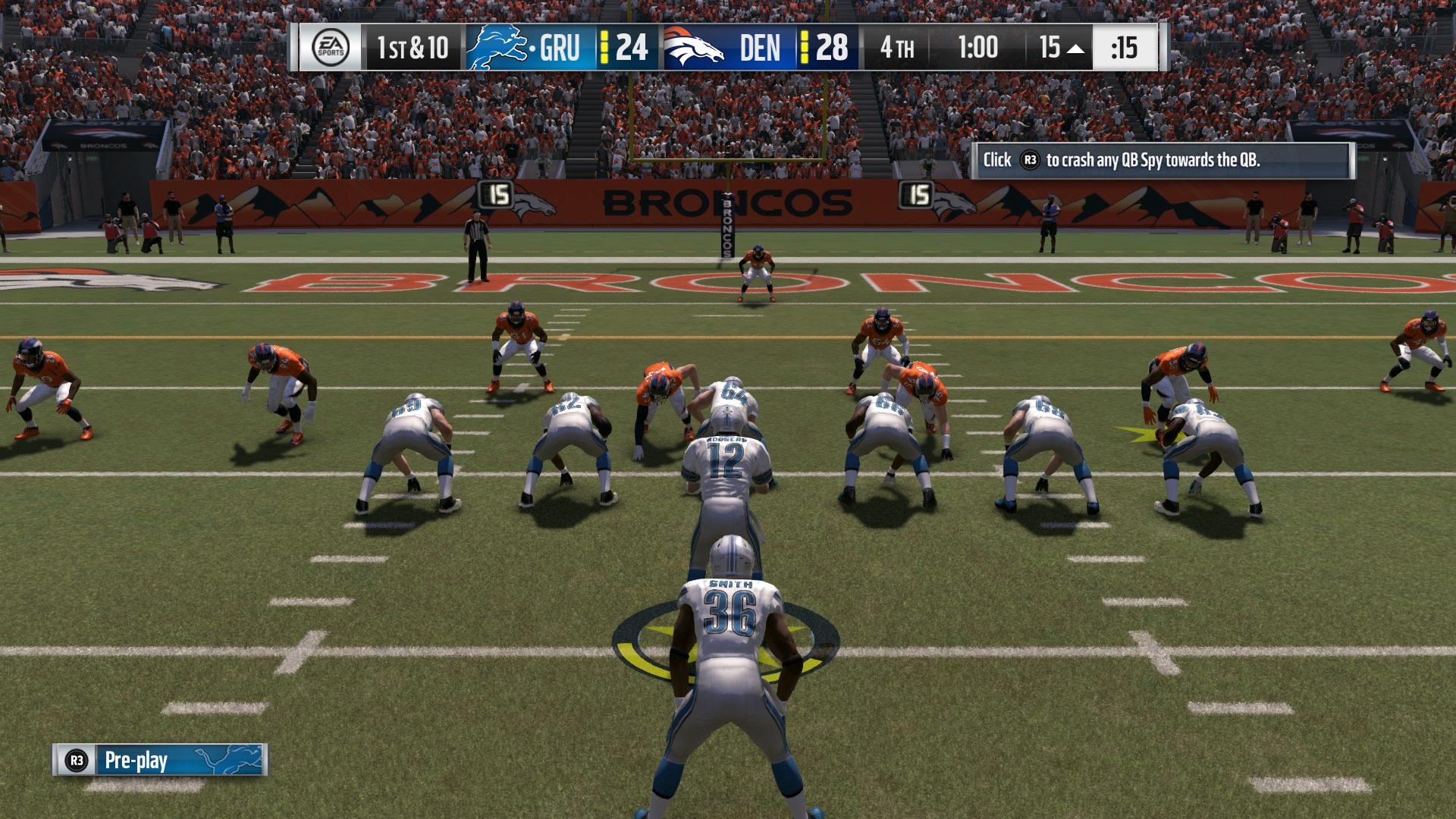
Task: Click the GRU score reading 24
Action: (x=632, y=48)
